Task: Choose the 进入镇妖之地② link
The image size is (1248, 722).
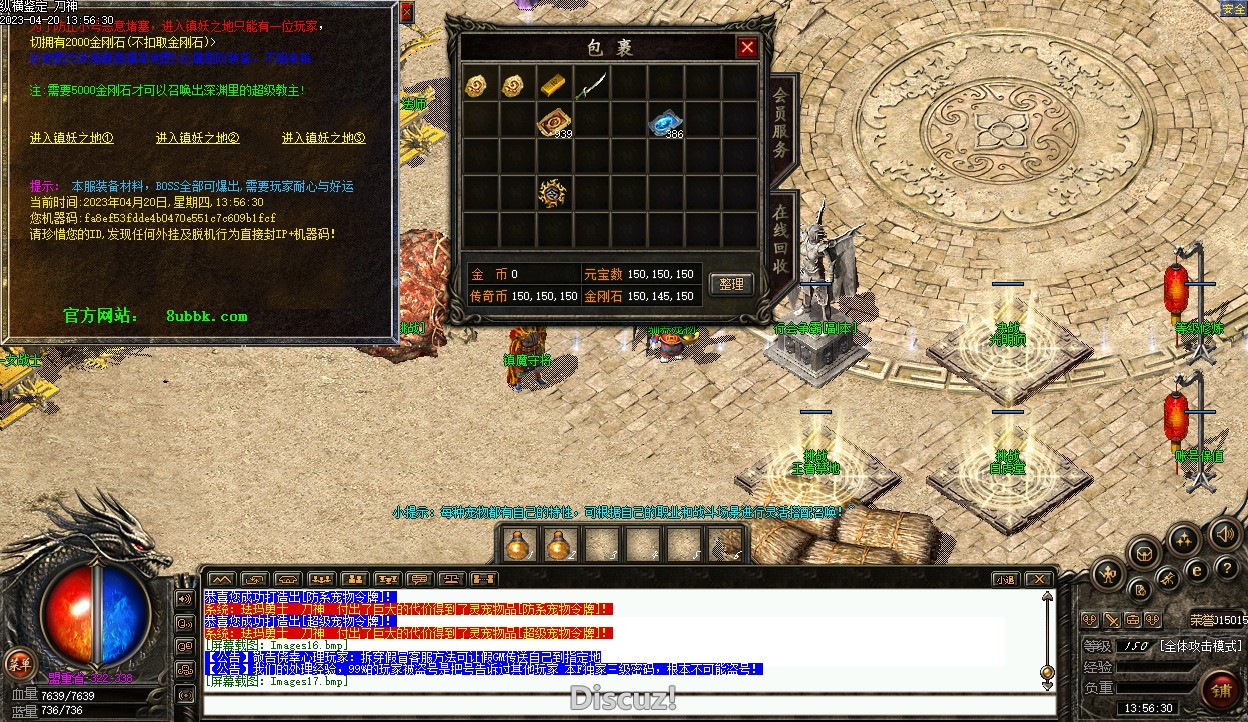Action: (x=197, y=138)
